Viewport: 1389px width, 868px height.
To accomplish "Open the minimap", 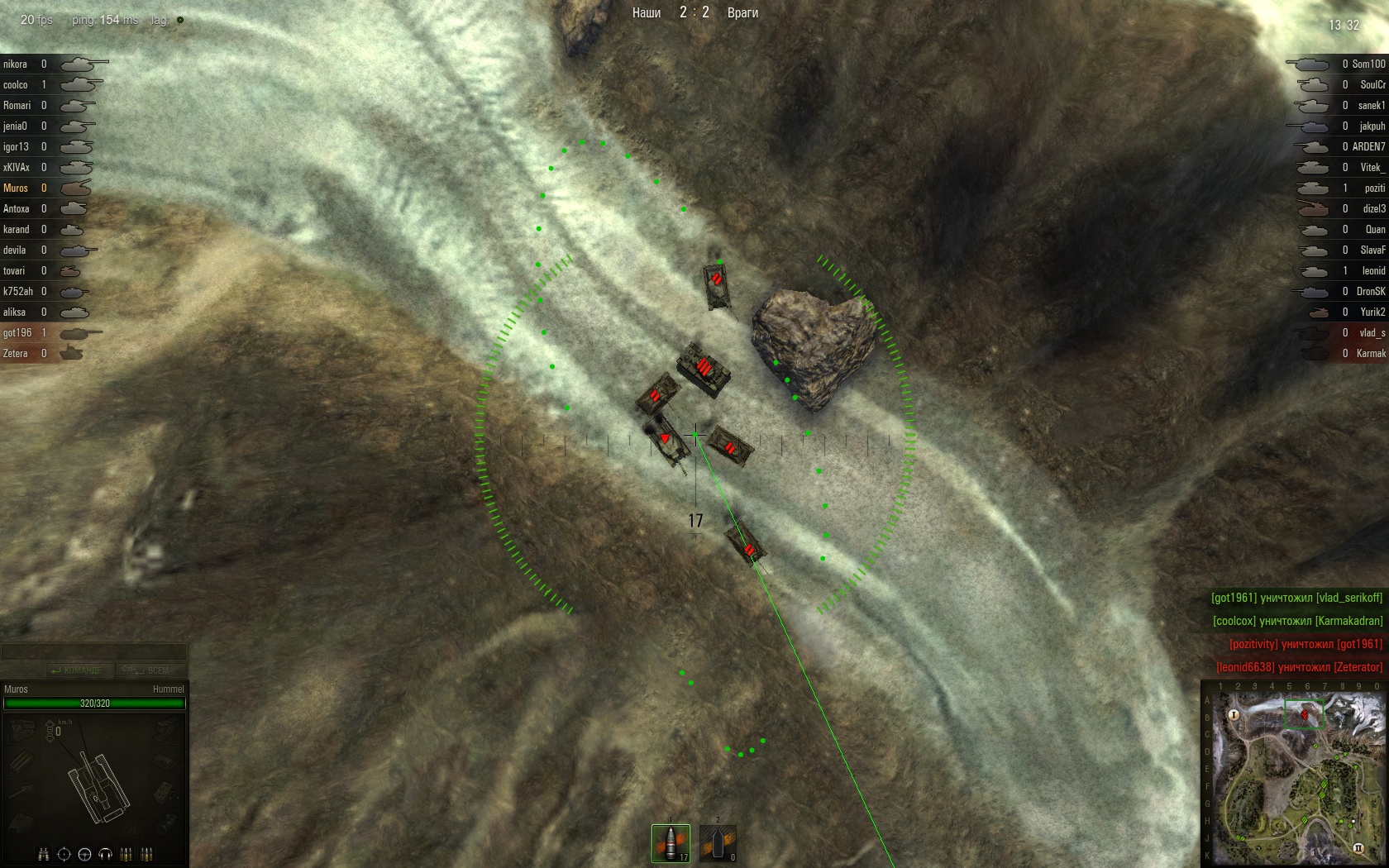I will (x=1294, y=773).
